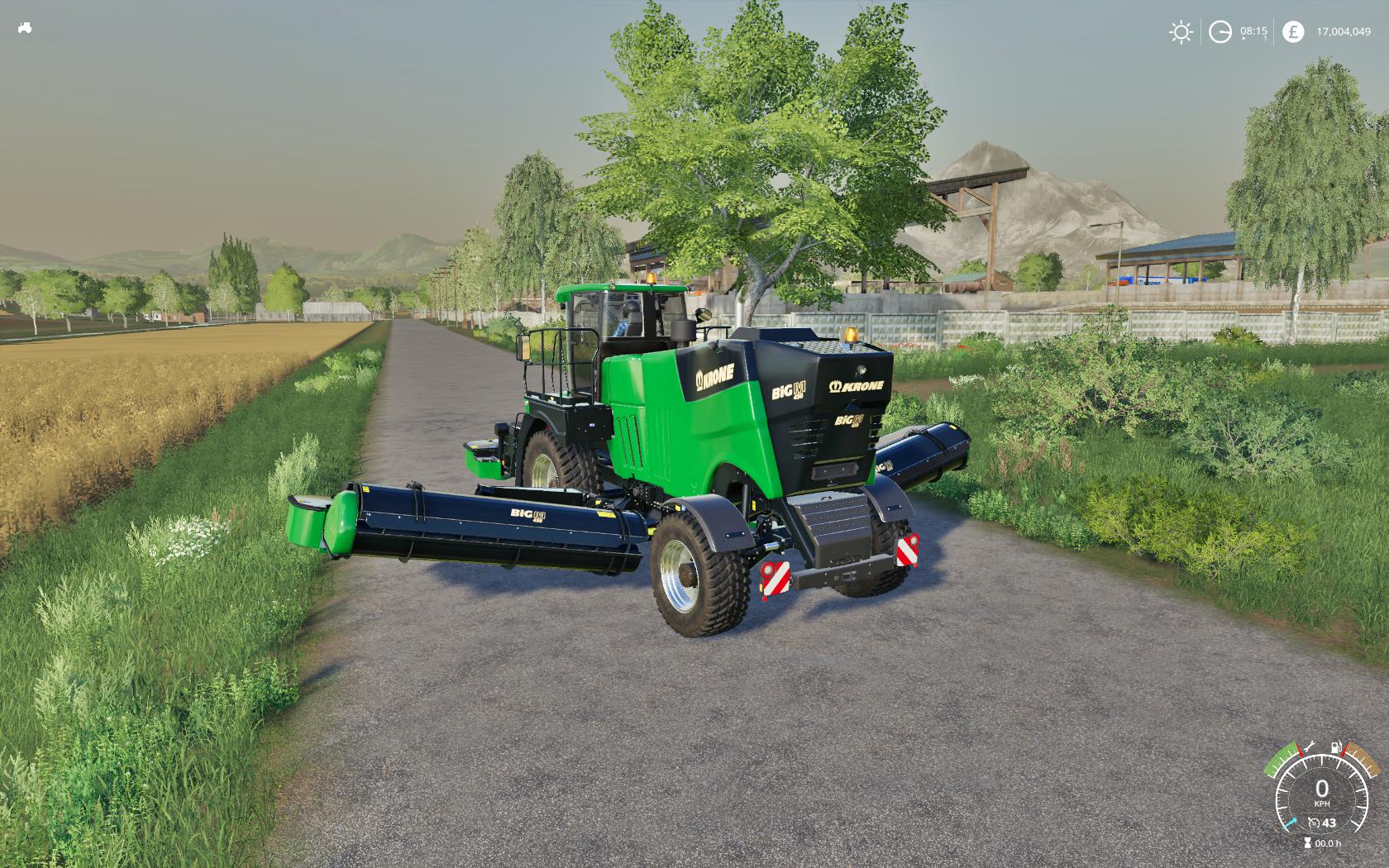The image size is (1389, 868).
Task: Toggle the time acceleration arrow below 08:15
Action: click(1244, 38)
